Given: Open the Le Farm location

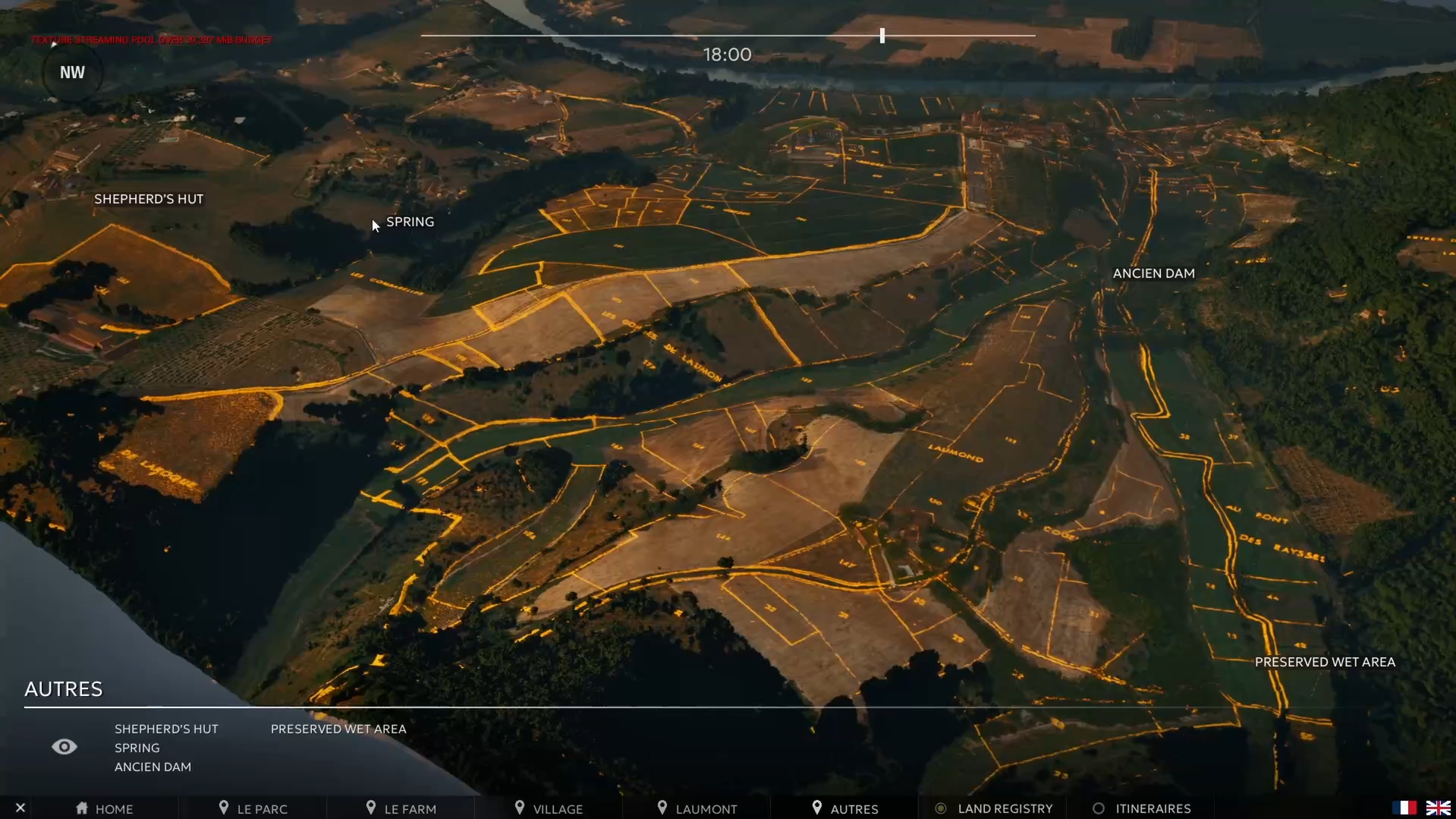Looking at the screenshot, I should (x=401, y=809).
